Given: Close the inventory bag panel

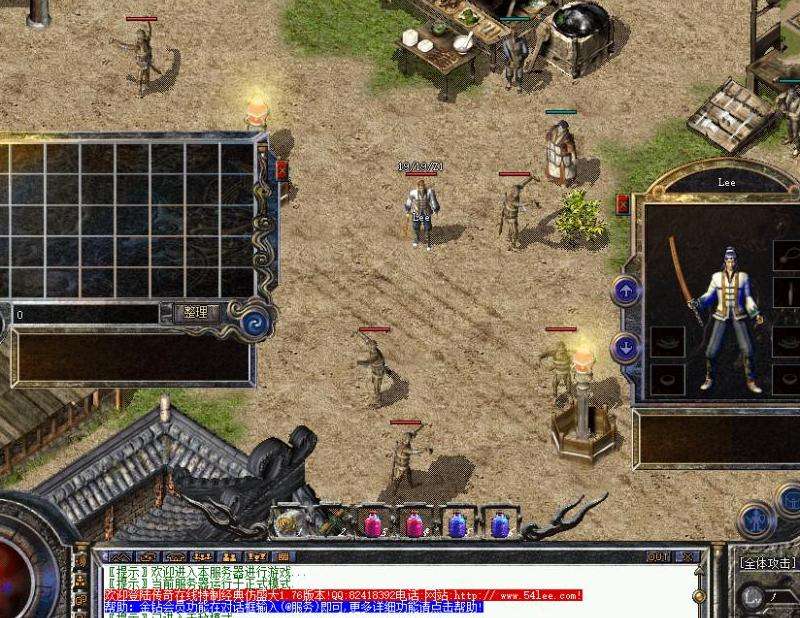Looking at the screenshot, I should coord(282,170).
